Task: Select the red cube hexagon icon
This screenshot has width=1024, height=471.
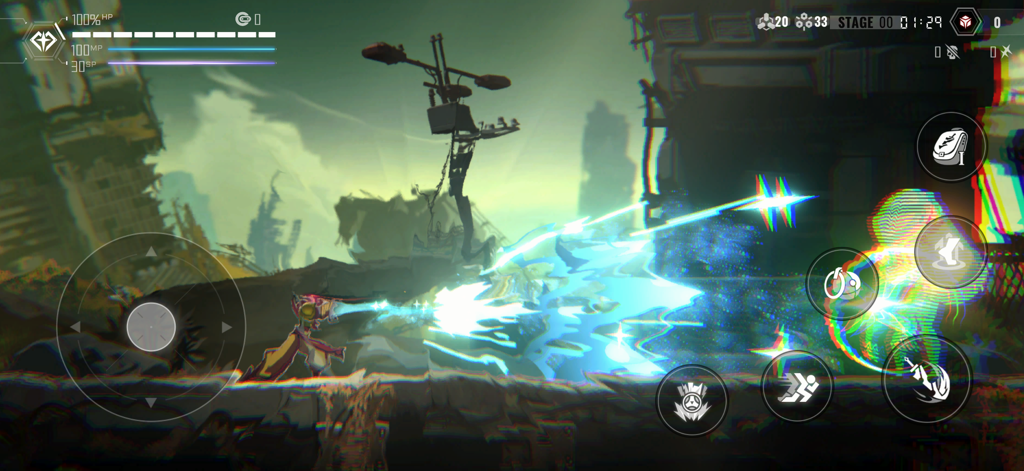Action: [965, 21]
